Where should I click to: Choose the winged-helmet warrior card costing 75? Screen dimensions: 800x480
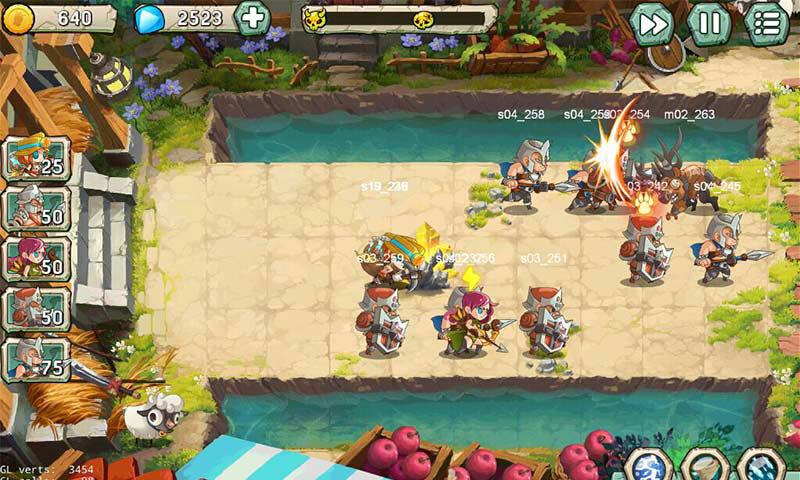coord(36,358)
